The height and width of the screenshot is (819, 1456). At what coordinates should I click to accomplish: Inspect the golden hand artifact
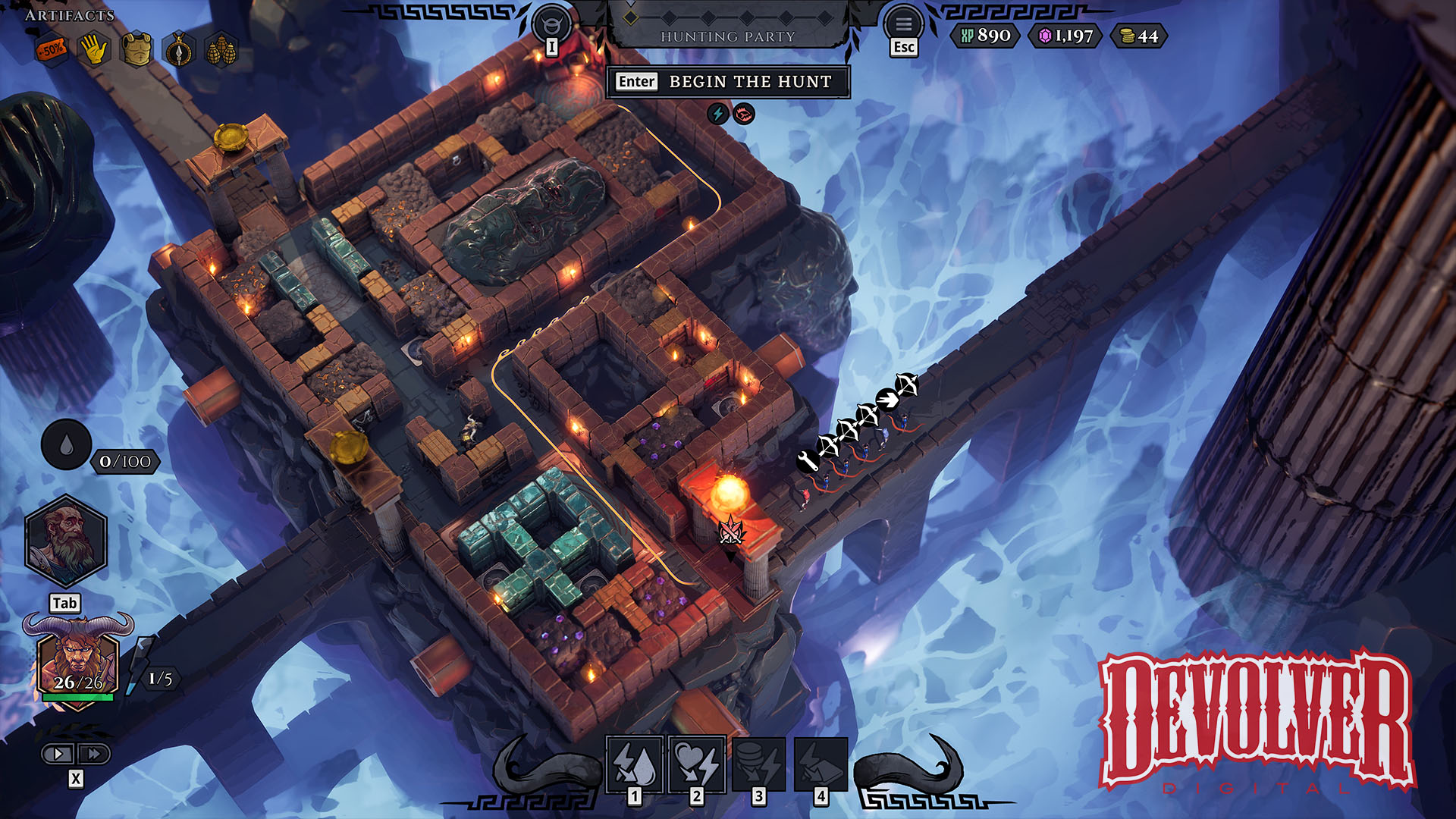pyautogui.click(x=94, y=51)
